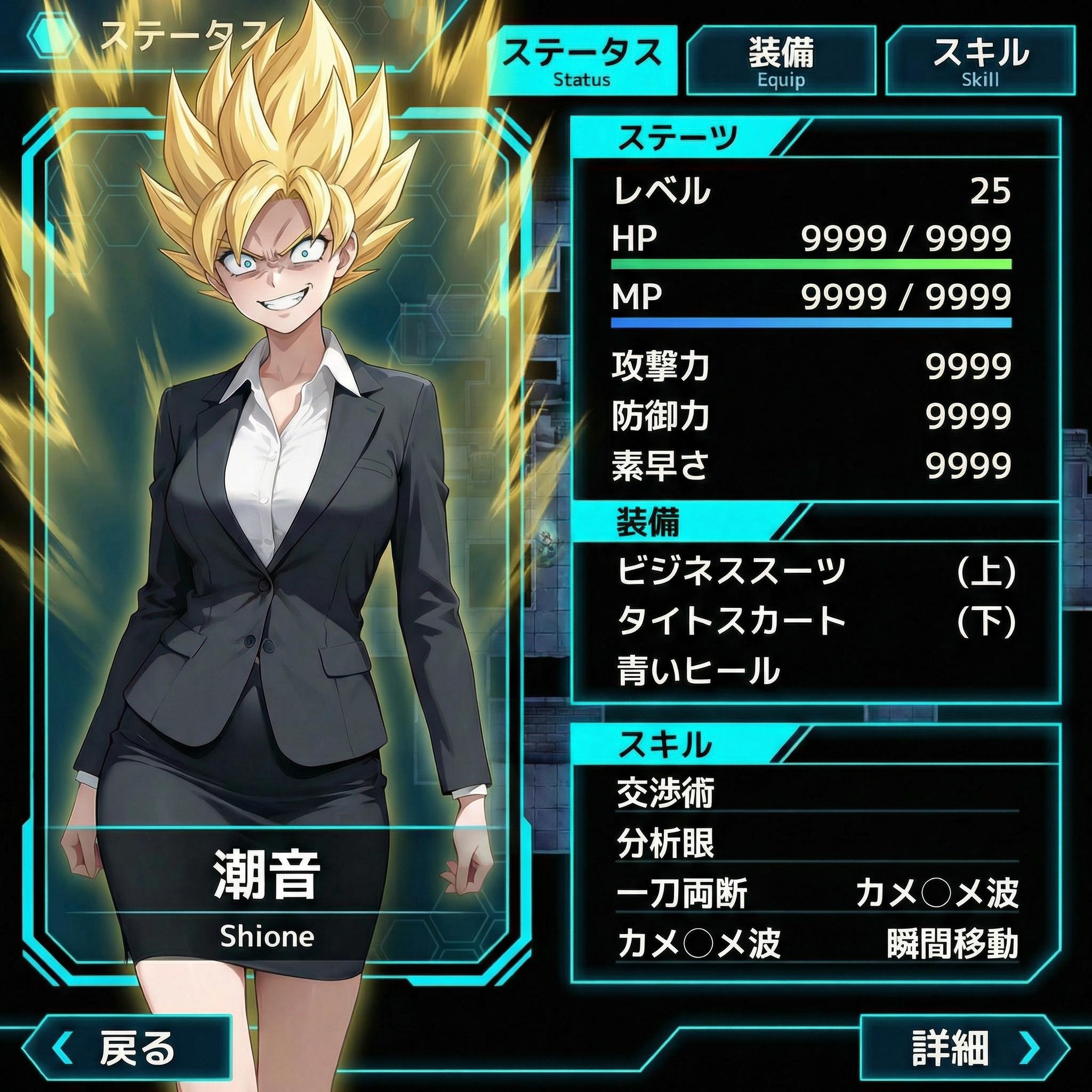Image resolution: width=1092 pixels, height=1092 pixels.
Task: Click the 一刀両断 skill
Action: pyautogui.click(x=682, y=894)
